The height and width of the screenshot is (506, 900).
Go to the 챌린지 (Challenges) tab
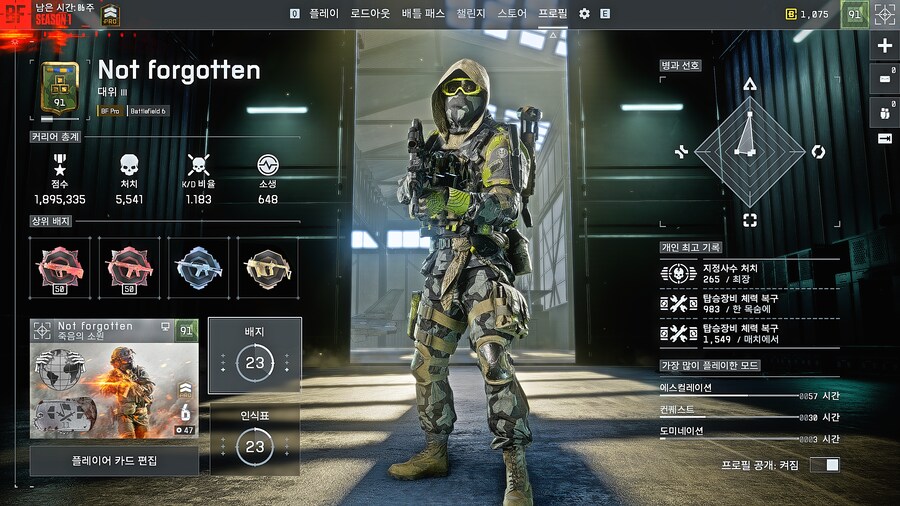click(471, 14)
